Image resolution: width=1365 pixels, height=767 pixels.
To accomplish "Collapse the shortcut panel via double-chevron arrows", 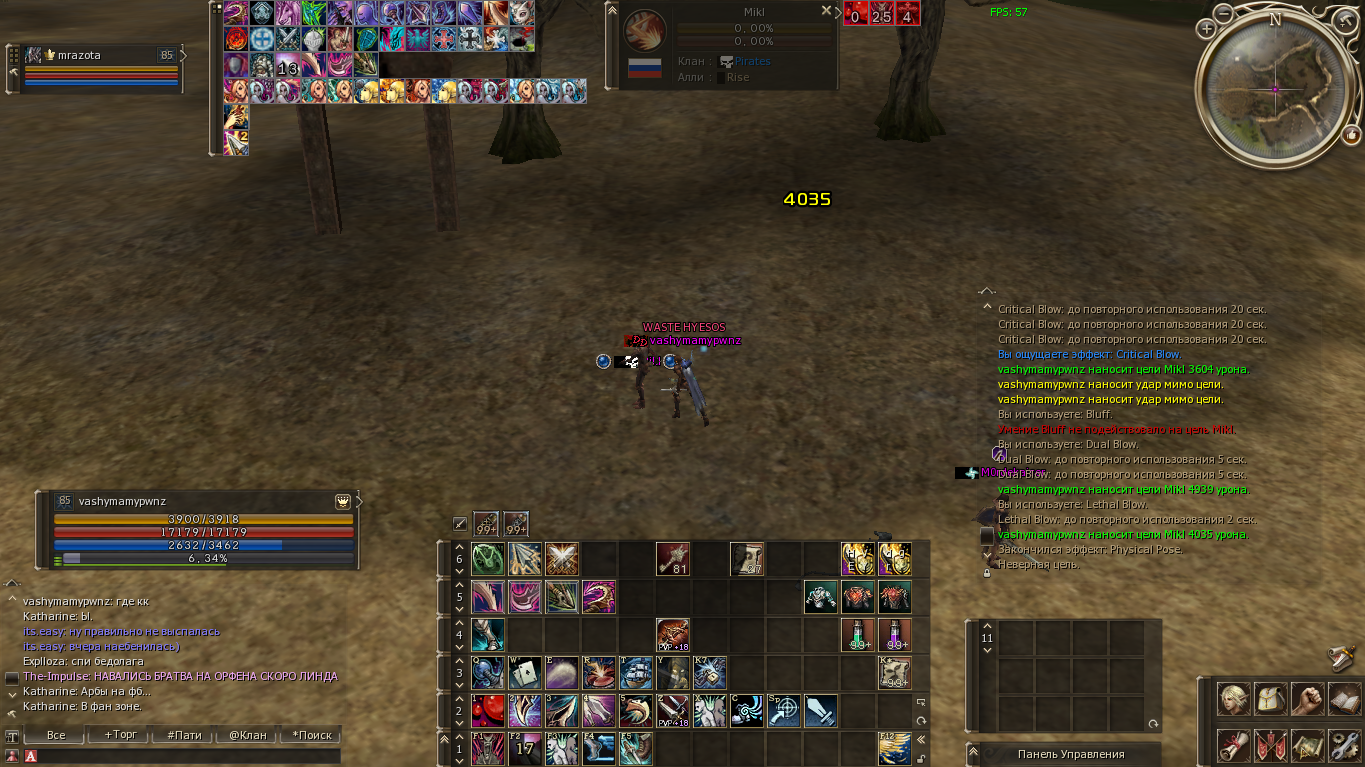I will (x=920, y=739).
